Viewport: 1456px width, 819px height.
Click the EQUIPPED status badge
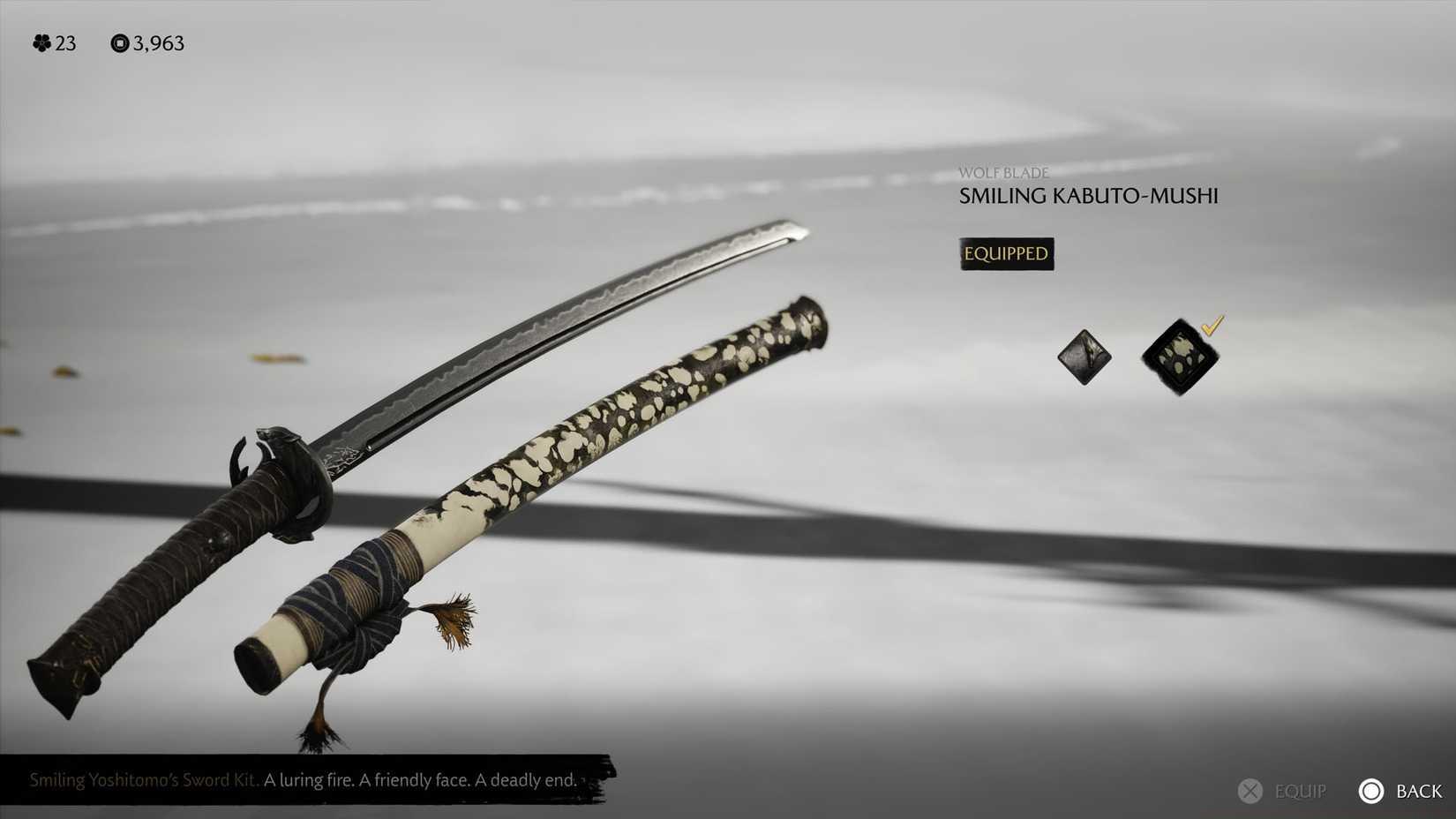pos(1006,253)
